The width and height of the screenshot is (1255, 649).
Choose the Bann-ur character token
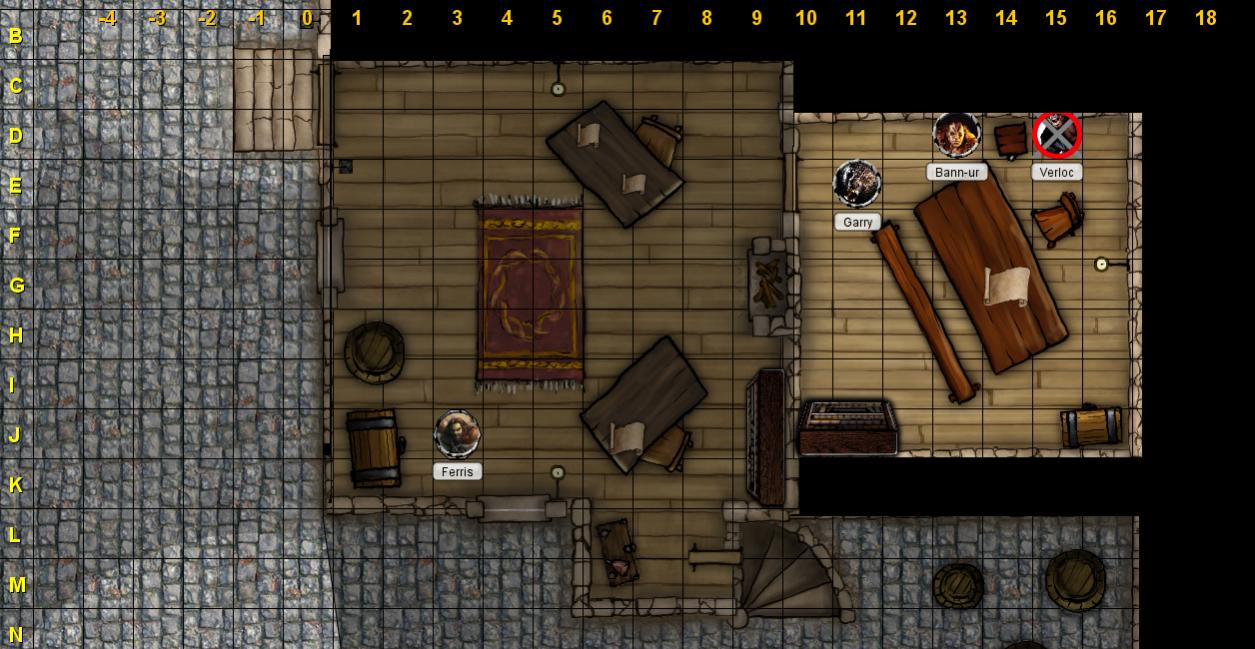click(x=956, y=135)
